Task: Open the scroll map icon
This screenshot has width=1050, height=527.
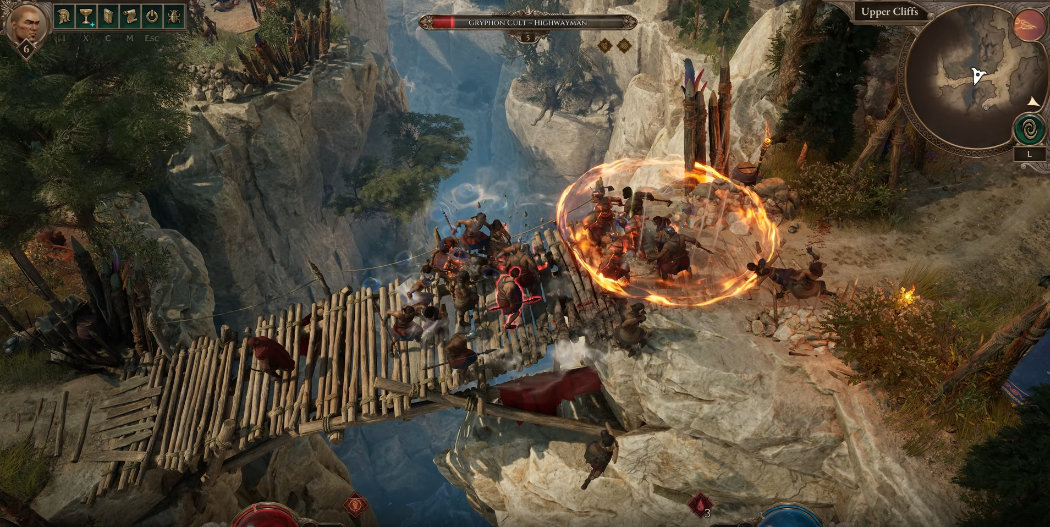Action: click(129, 16)
